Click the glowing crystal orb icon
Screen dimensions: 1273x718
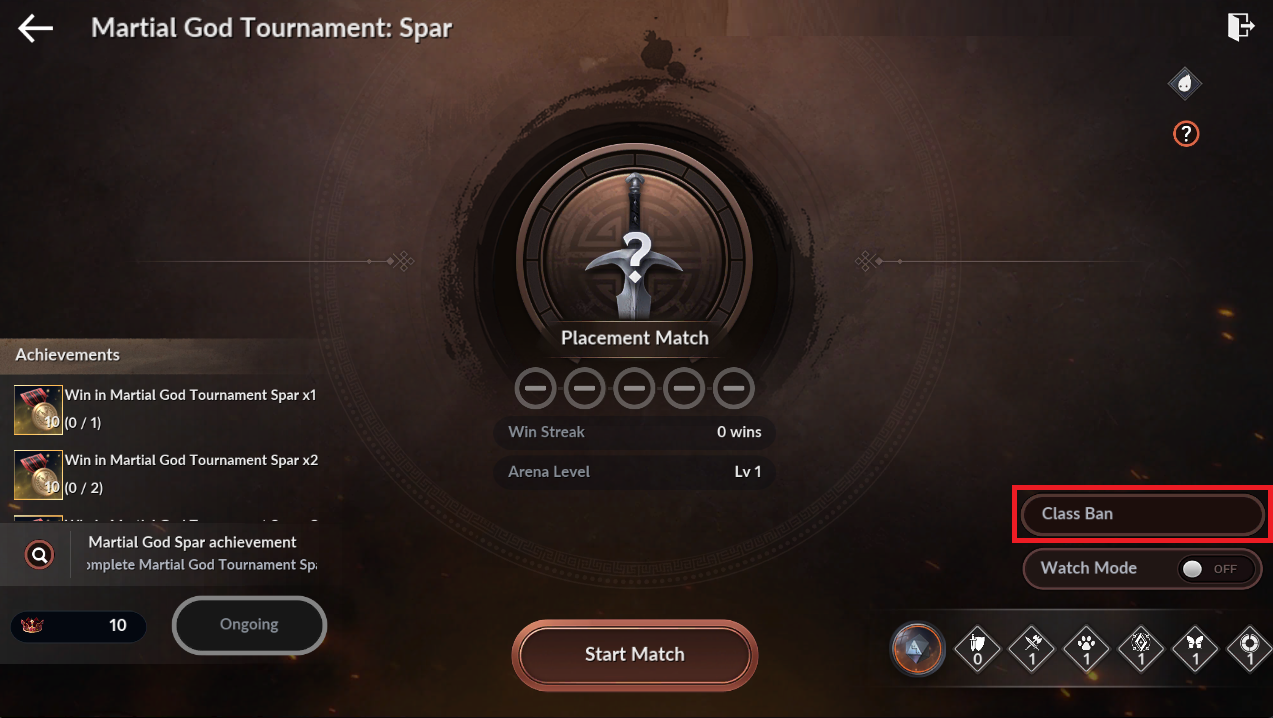917,649
